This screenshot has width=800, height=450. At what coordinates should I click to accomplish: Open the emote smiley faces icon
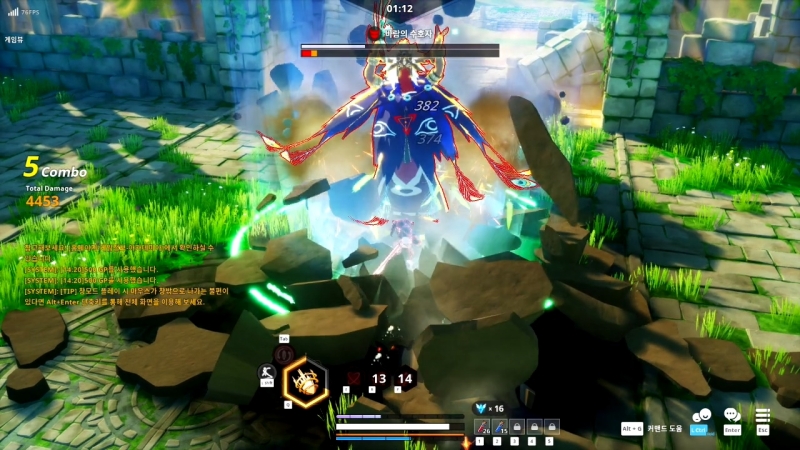coord(700,416)
